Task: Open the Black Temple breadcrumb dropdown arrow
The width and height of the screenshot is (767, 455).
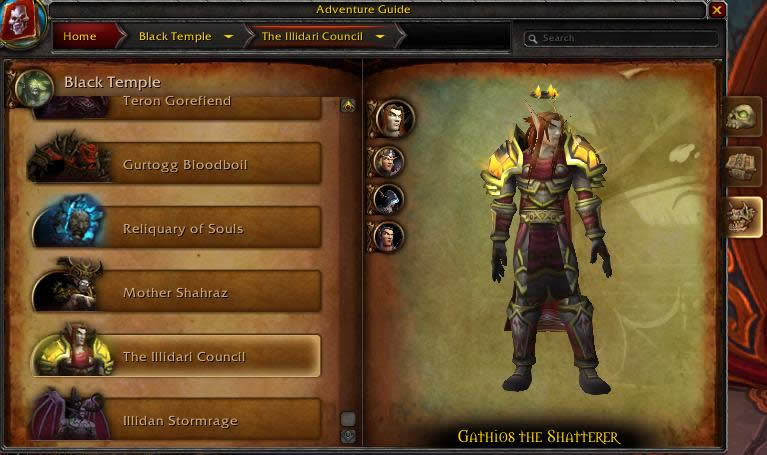Action: click(x=229, y=37)
